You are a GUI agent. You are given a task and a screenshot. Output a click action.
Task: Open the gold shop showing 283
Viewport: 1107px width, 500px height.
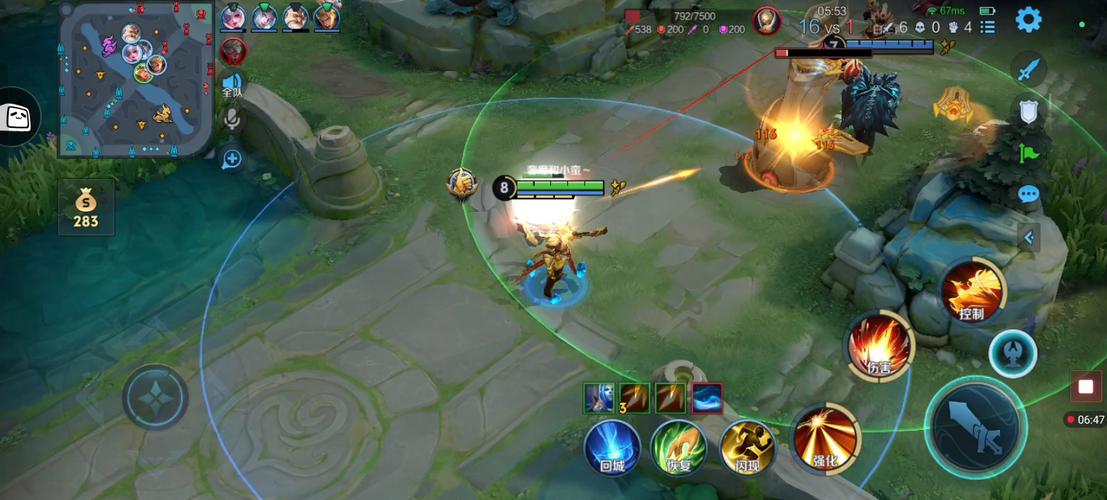(x=85, y=207)
